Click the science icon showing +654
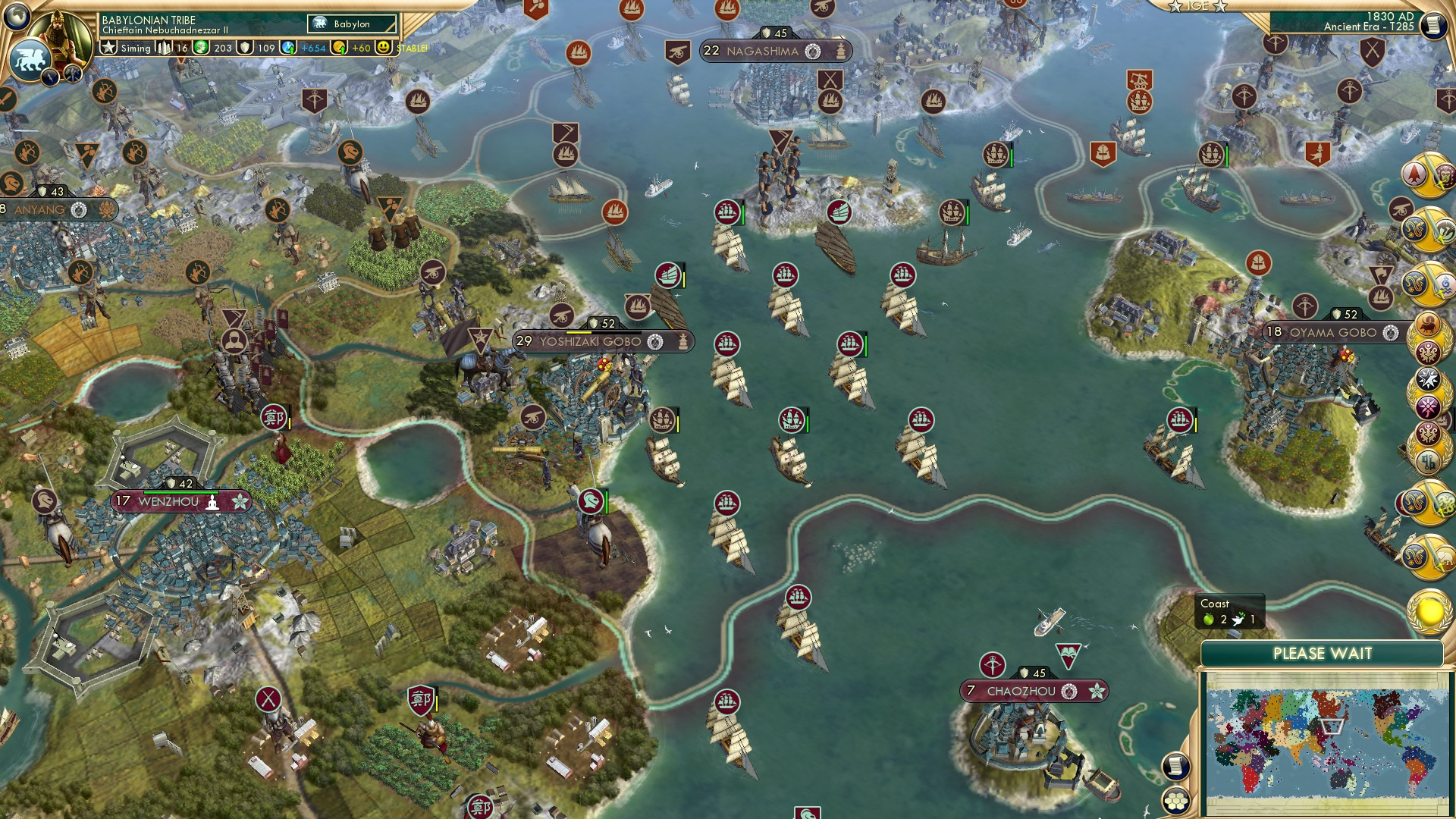The height and width of the screenshot is (819, 1456). (289, 48)
